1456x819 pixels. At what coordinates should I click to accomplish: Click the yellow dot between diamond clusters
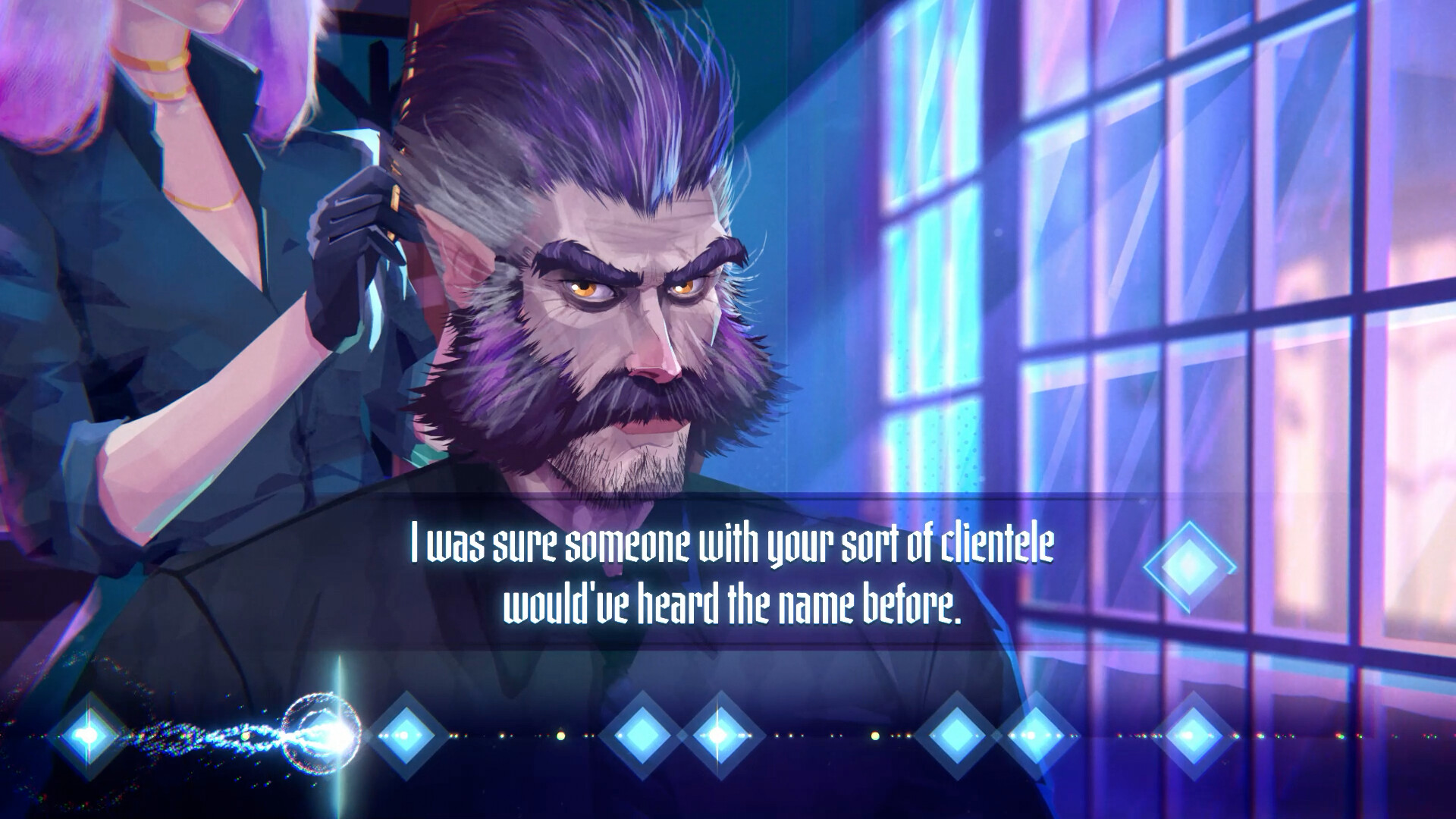(x=561, y=736)
